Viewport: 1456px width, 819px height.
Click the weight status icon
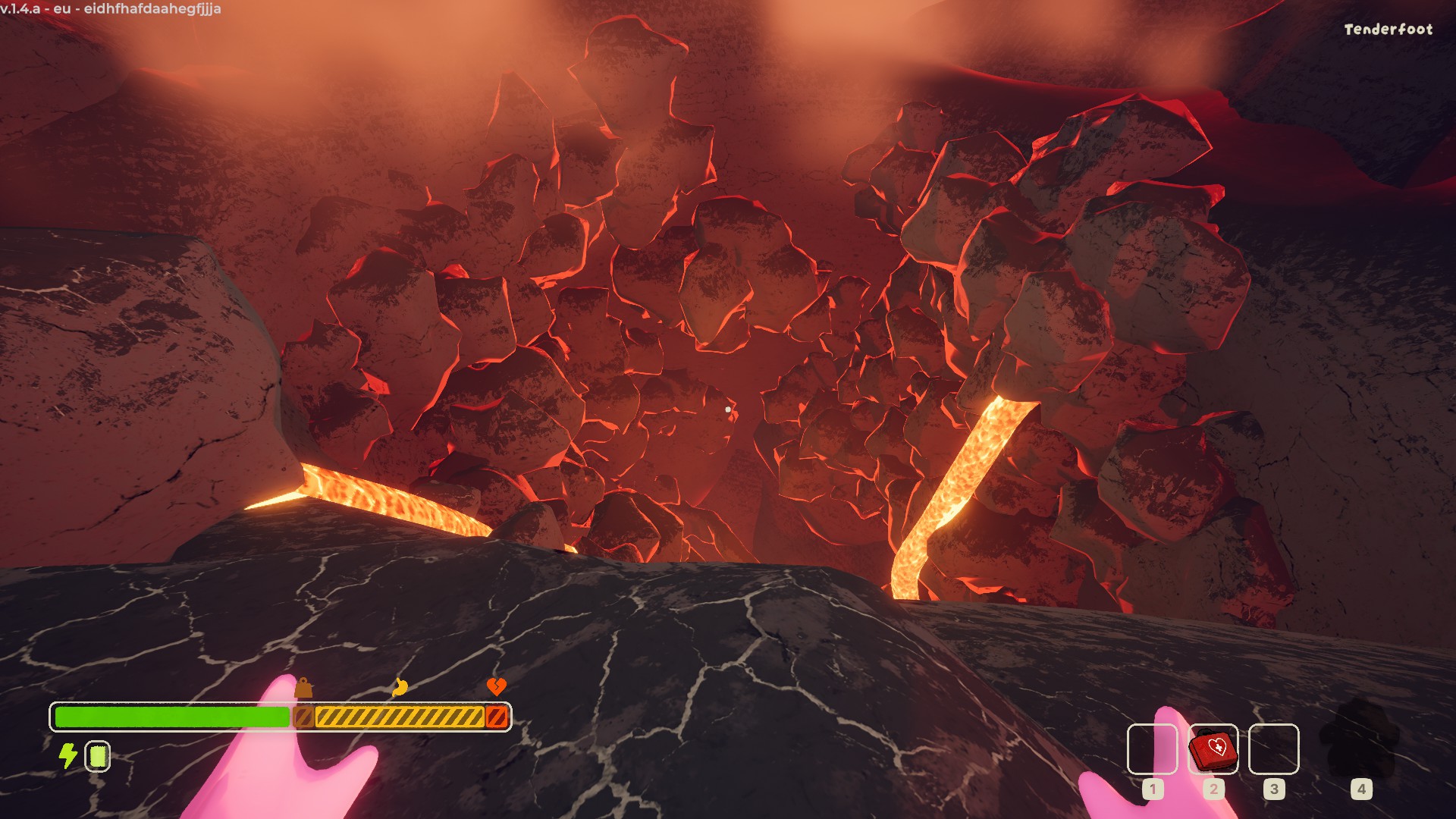pyautogui.click(x=303, y=688)
